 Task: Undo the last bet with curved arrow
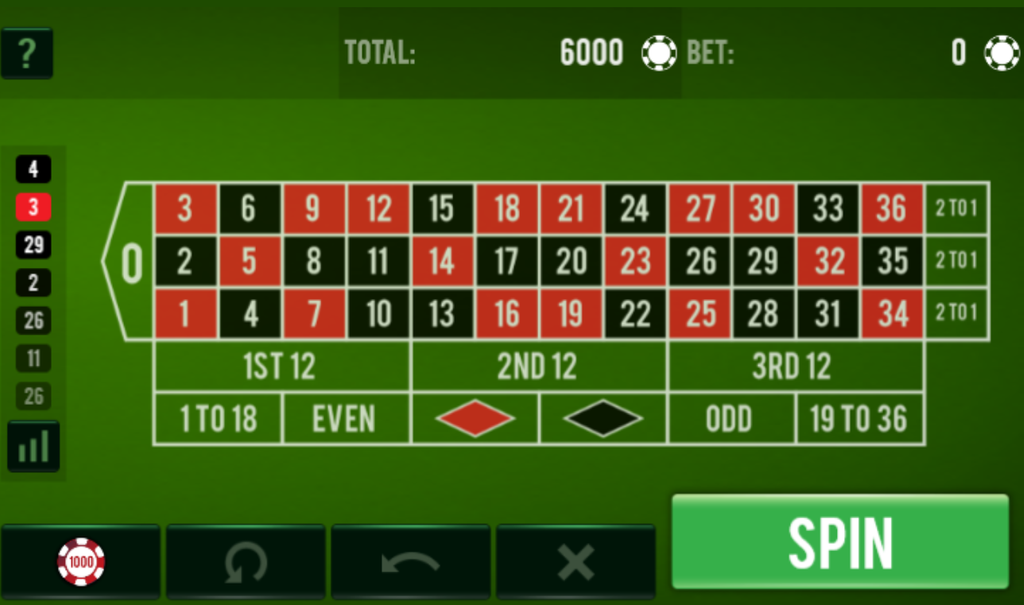[410, 562]
